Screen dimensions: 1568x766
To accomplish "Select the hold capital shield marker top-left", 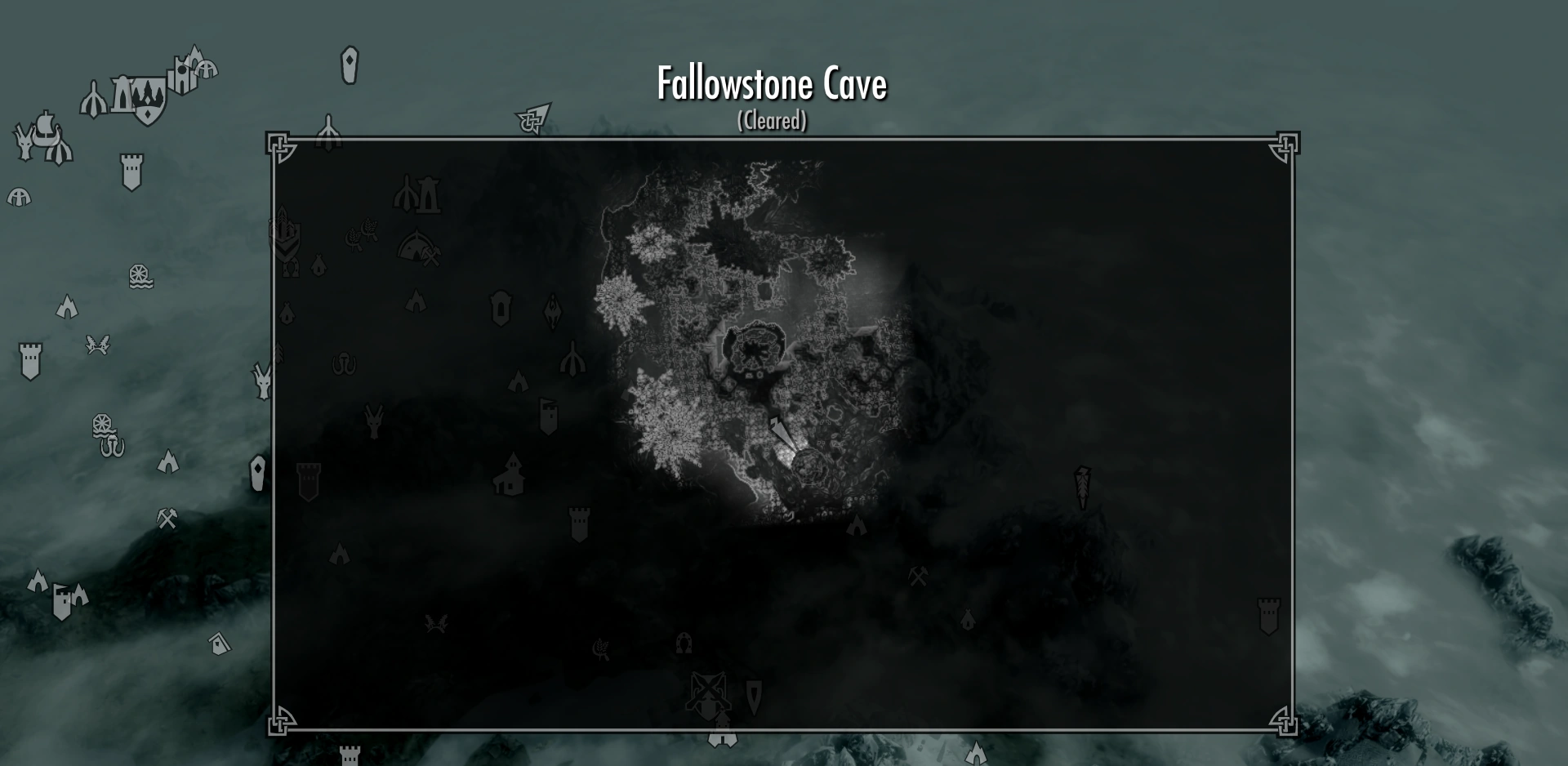I will pyautogui.click(x=147, y=100).
